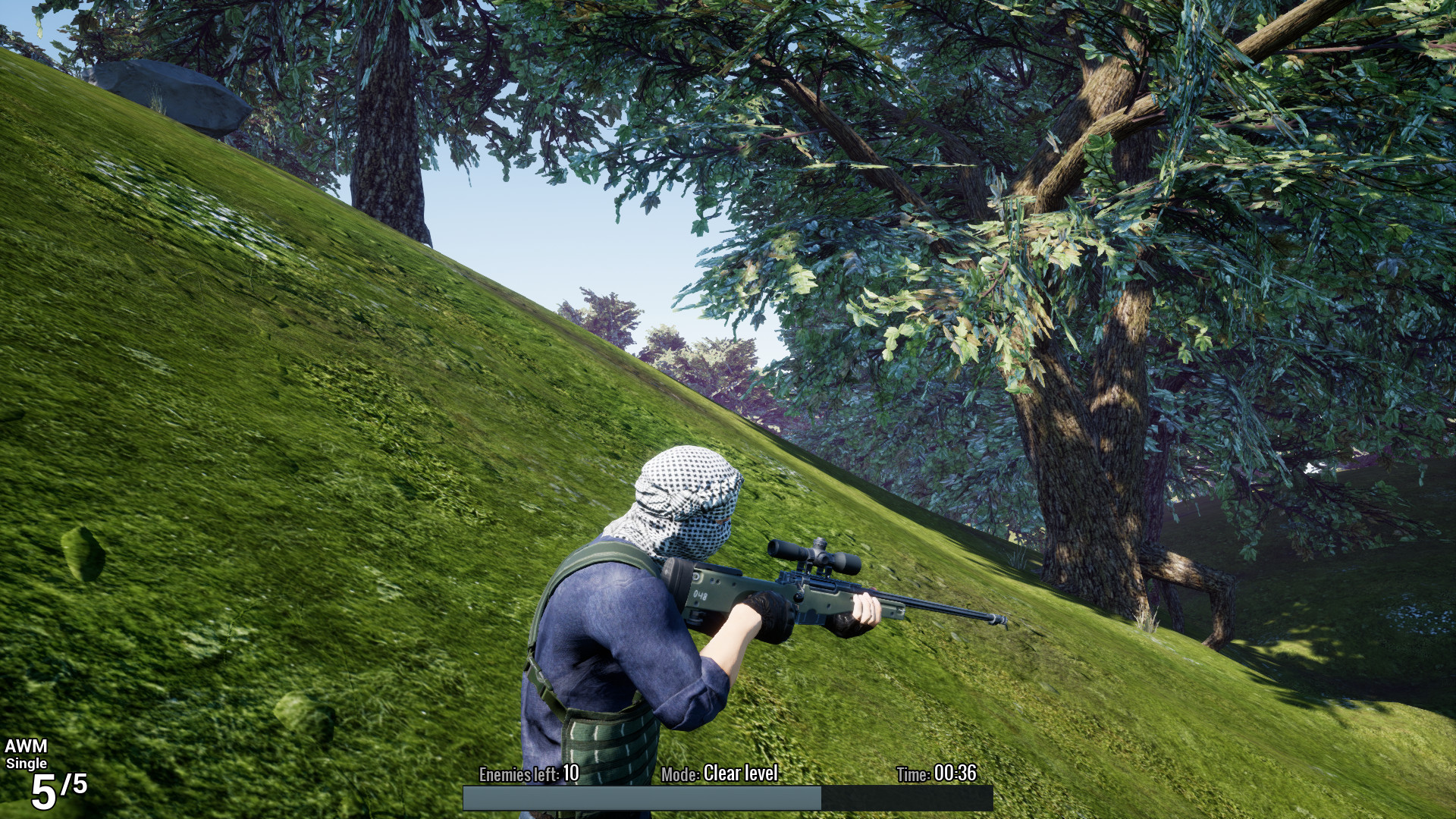The height and width of the screenshot is (819, 1456).
Task: Open the Mode label reading Clear level
Action: 739,775
